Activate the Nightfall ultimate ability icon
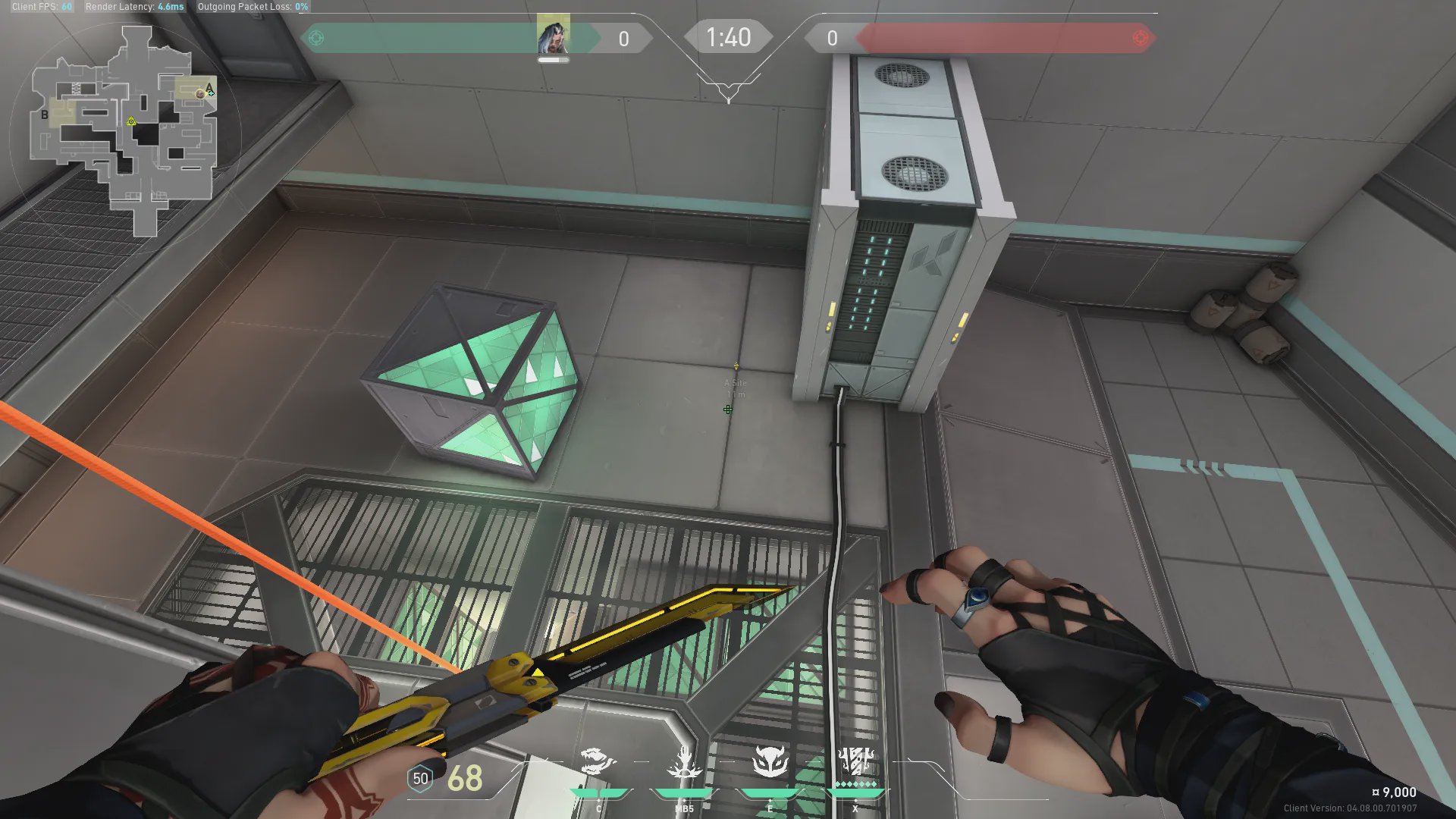Screen dimensions: 1456x819 tap(856, 761)
